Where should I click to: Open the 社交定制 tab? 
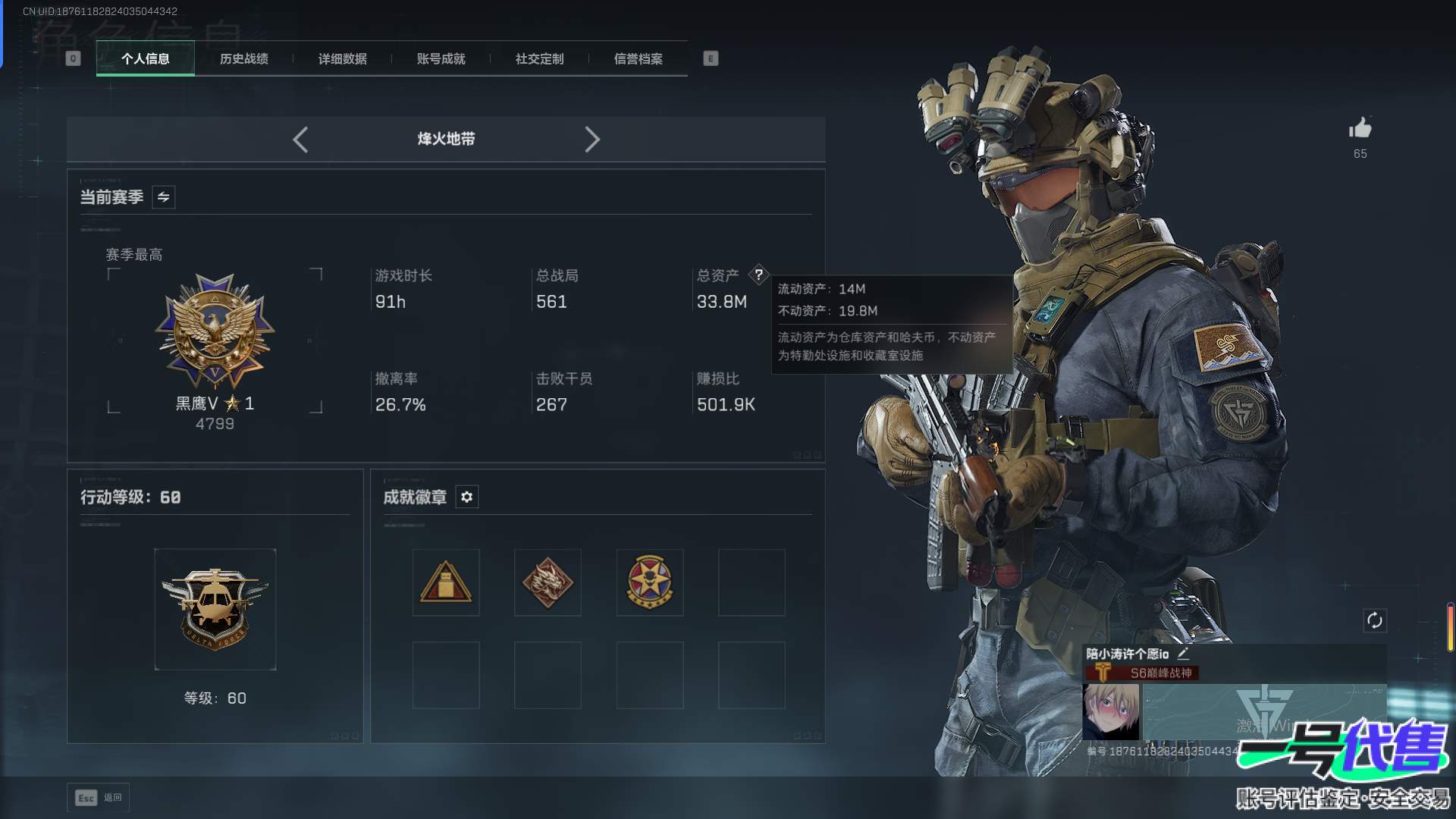pos(539,58)
